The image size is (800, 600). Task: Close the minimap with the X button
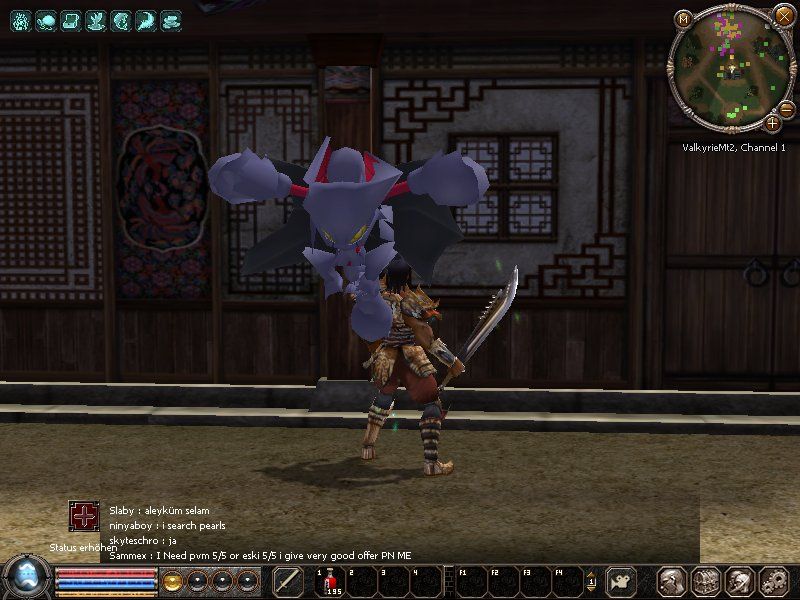point(785,17)
